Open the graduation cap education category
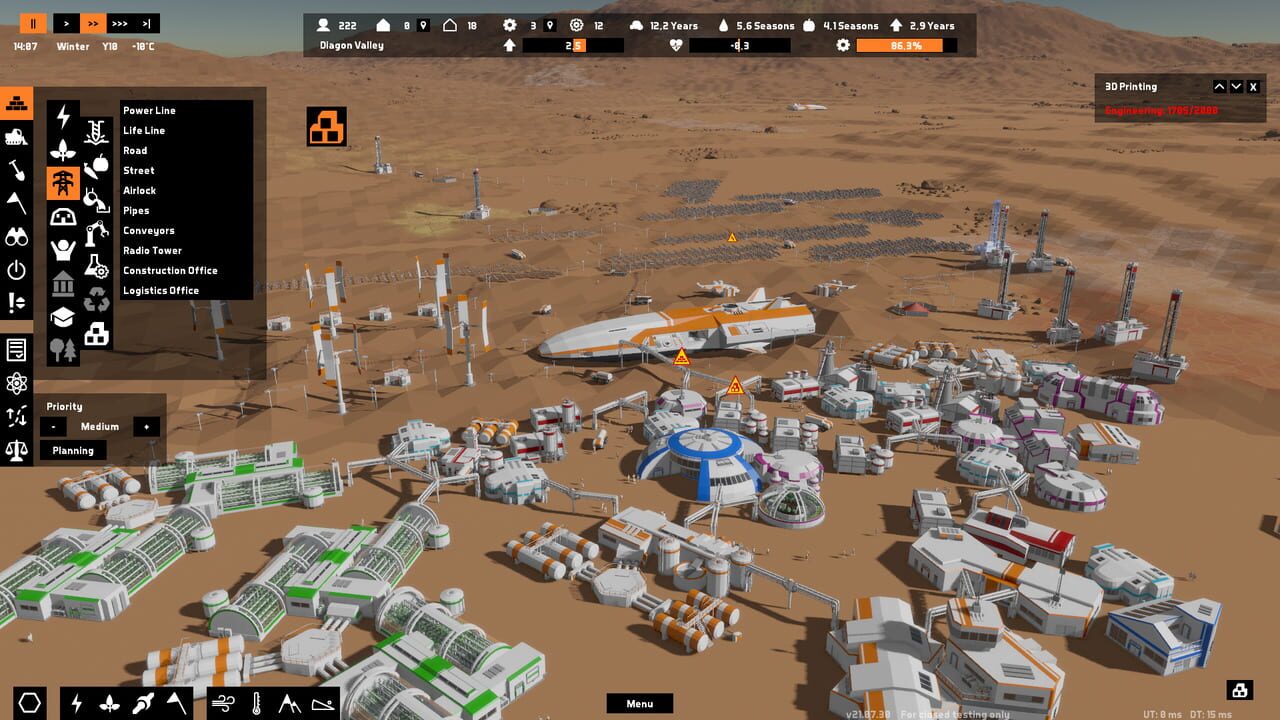The width and height of the screenshot is (1280, 720). click(x=64, y=317)
